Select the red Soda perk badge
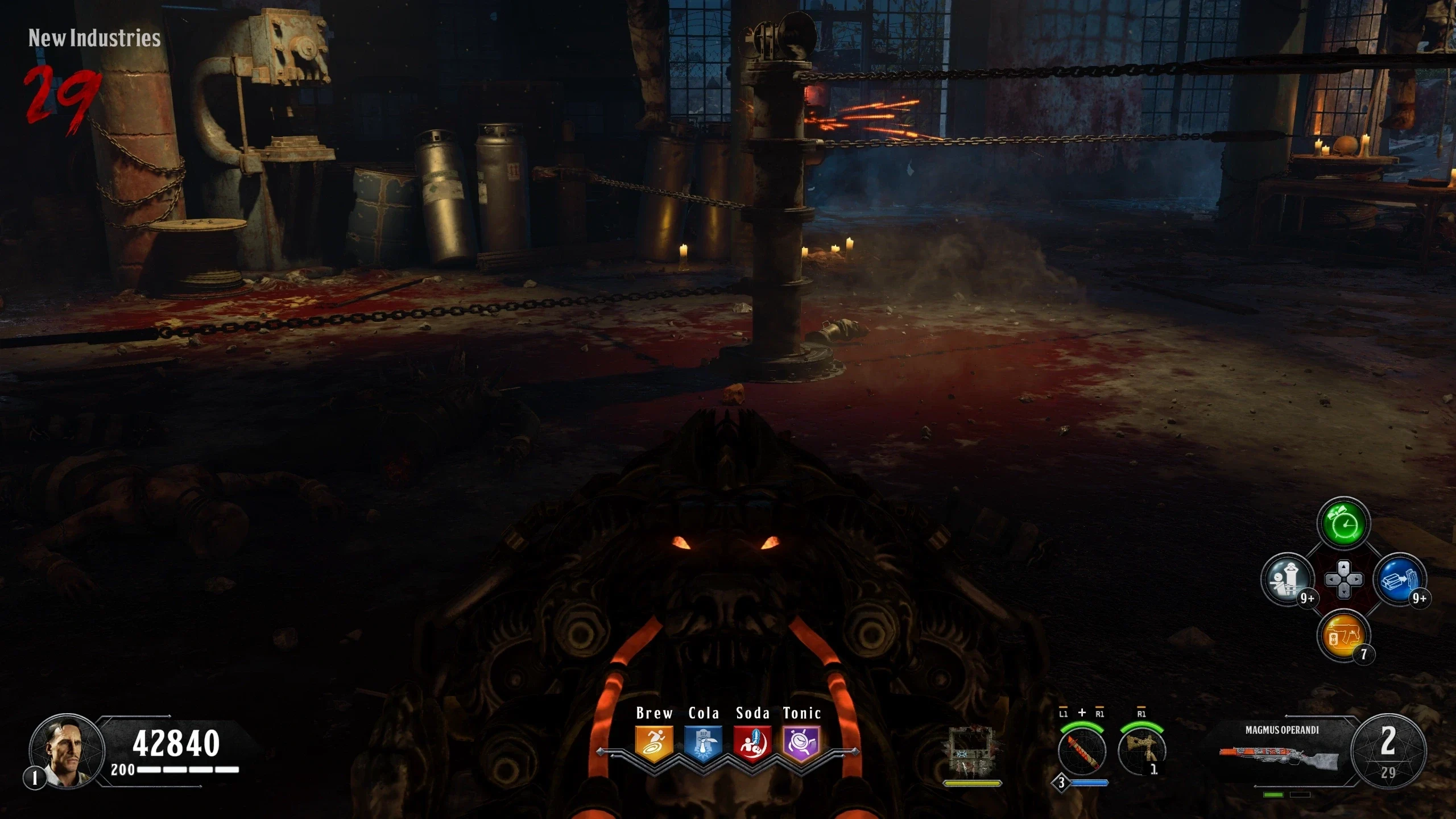The image size is (1456, 819). [752, 743]
